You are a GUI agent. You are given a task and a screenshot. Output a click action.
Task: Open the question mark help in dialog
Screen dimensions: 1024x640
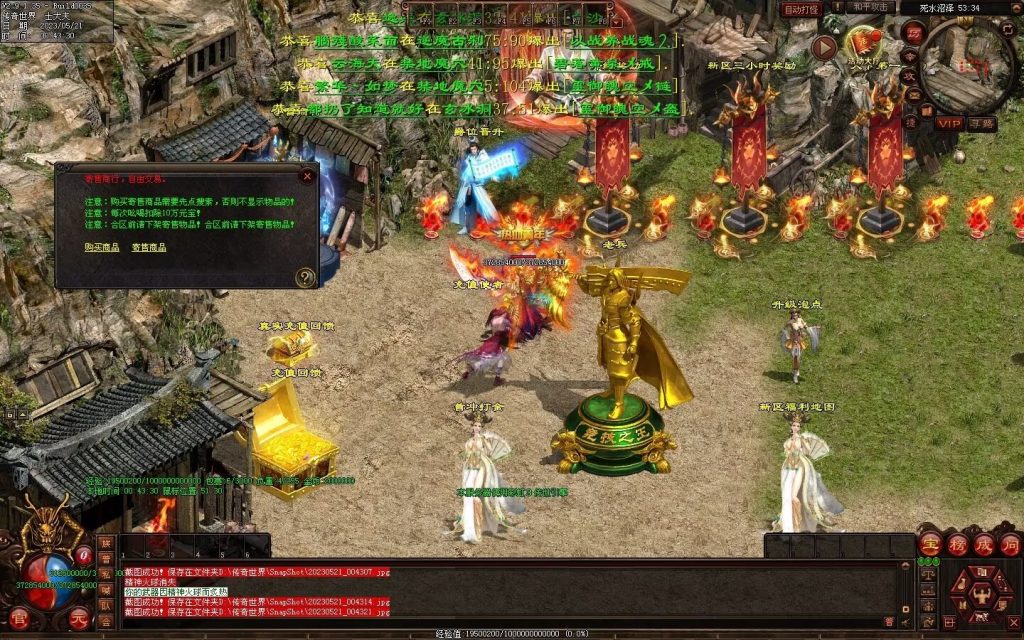(305, 277)
